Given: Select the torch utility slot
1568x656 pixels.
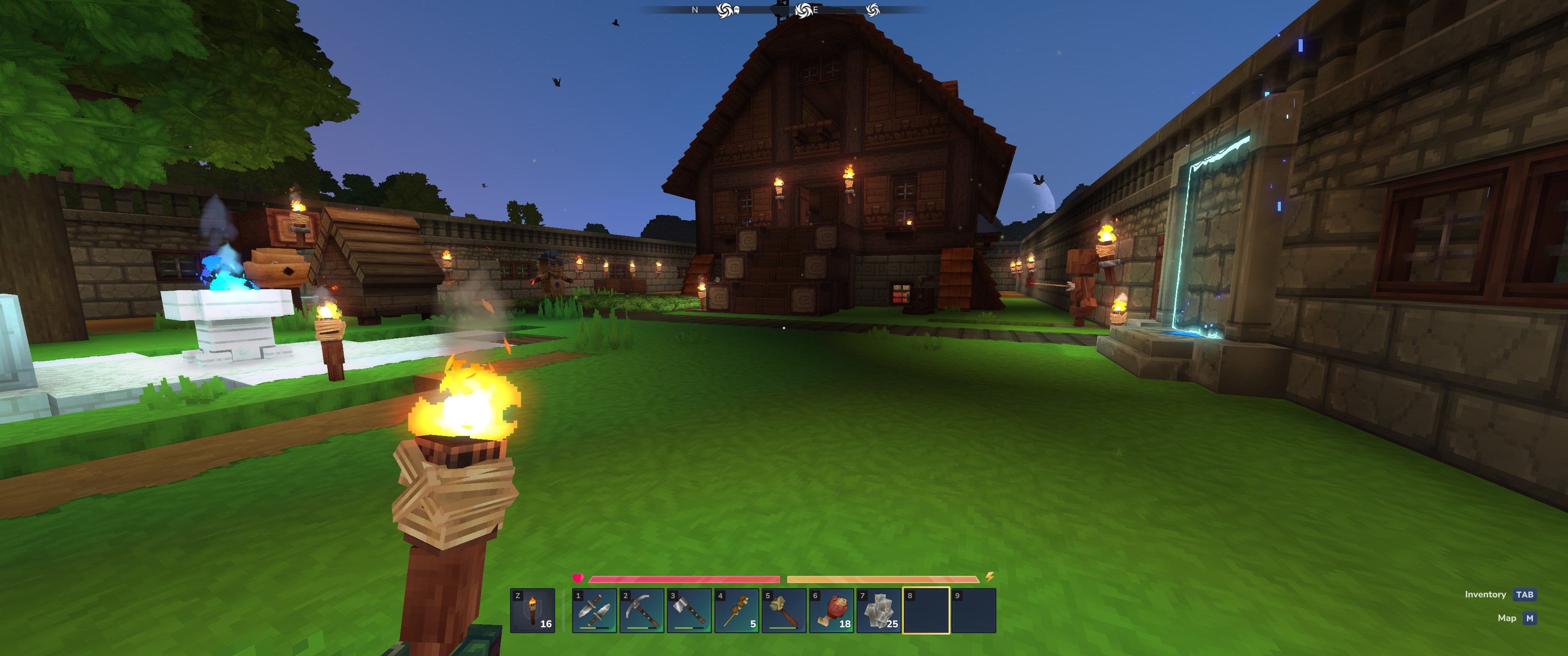Looking at the screenshot, I should click(532, 610).
